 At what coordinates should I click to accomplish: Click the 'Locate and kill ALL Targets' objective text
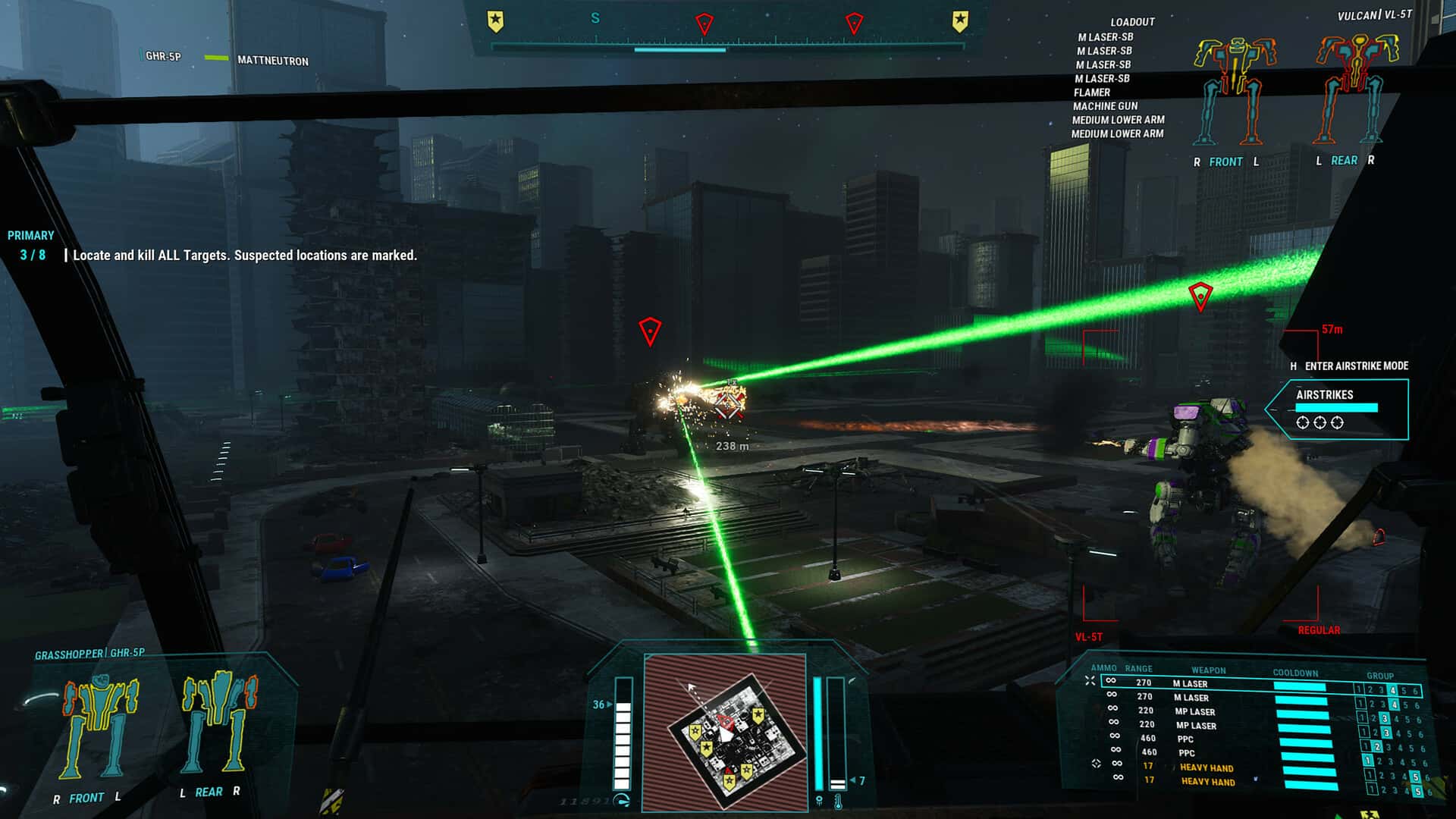243,256
